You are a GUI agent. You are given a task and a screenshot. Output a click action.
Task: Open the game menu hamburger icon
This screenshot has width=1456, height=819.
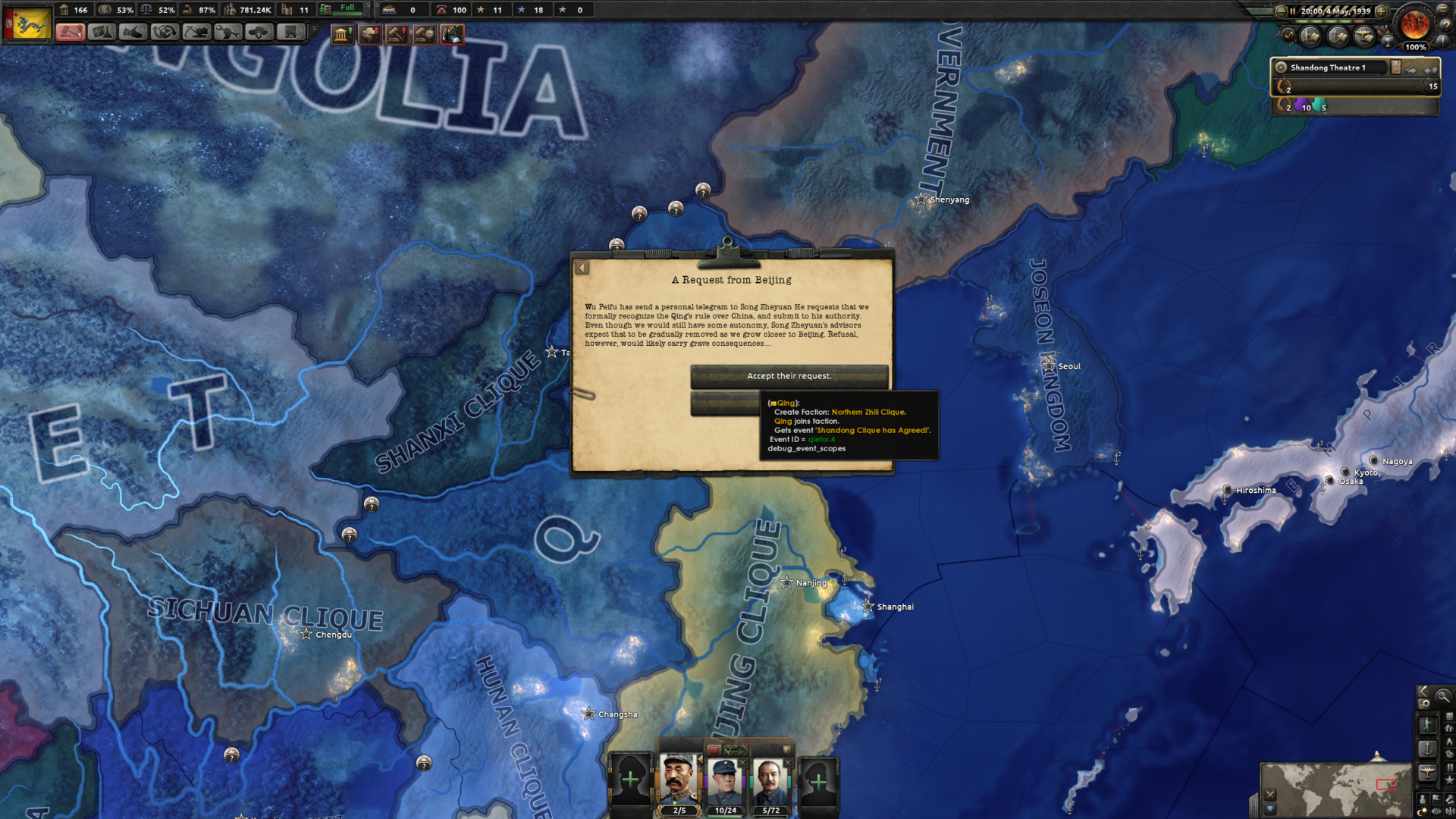tap(1444, 11)
